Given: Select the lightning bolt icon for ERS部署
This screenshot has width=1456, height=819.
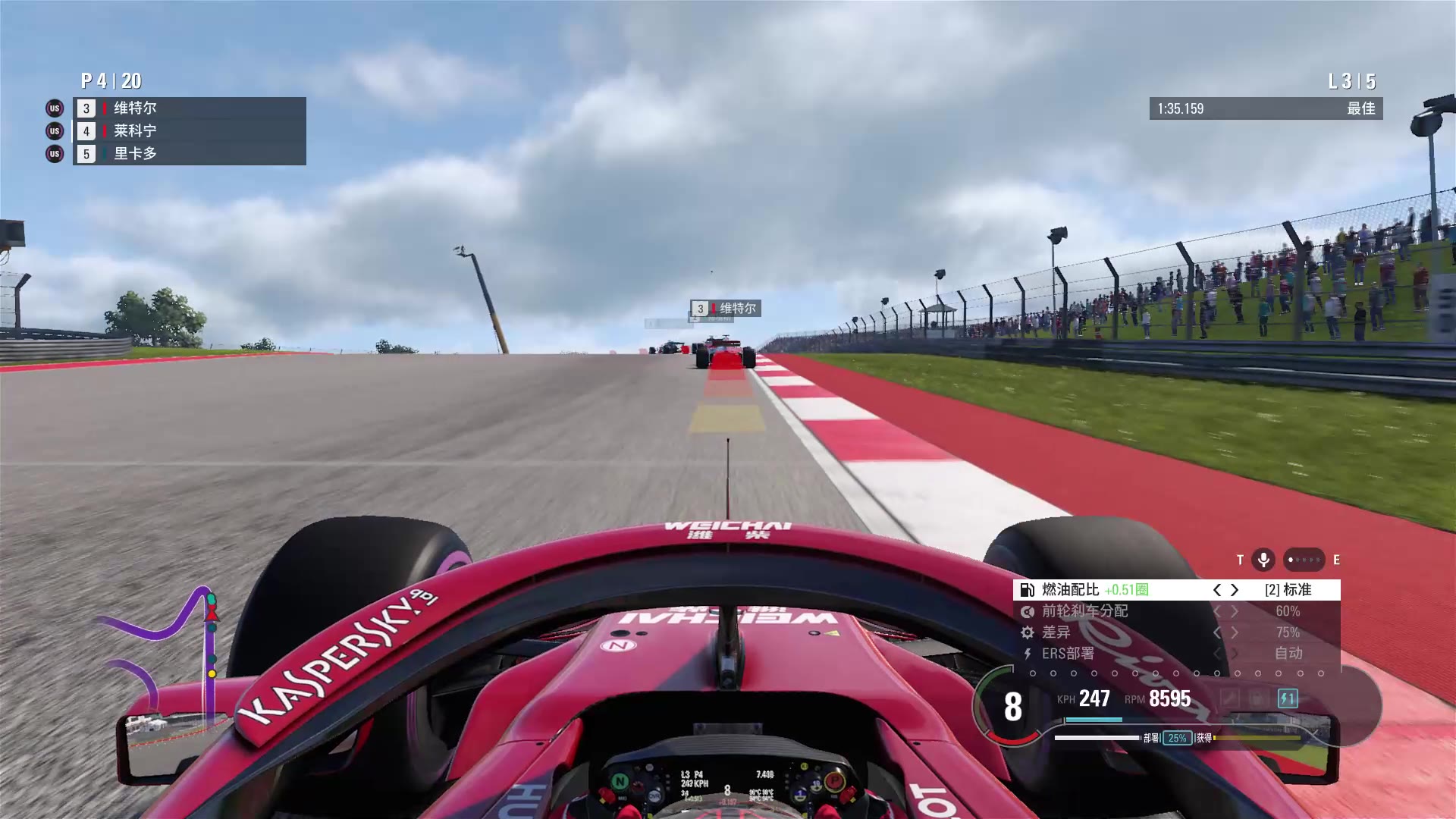Looking at the screenshot, I should tap(1028, 654).
